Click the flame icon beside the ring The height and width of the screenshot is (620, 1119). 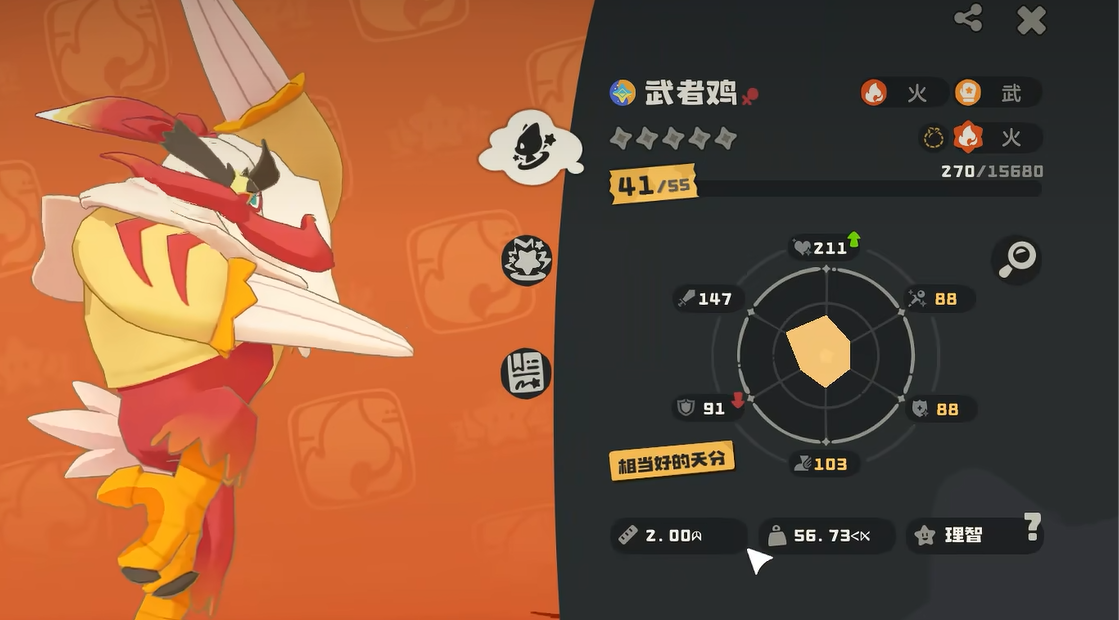(968, 137)
